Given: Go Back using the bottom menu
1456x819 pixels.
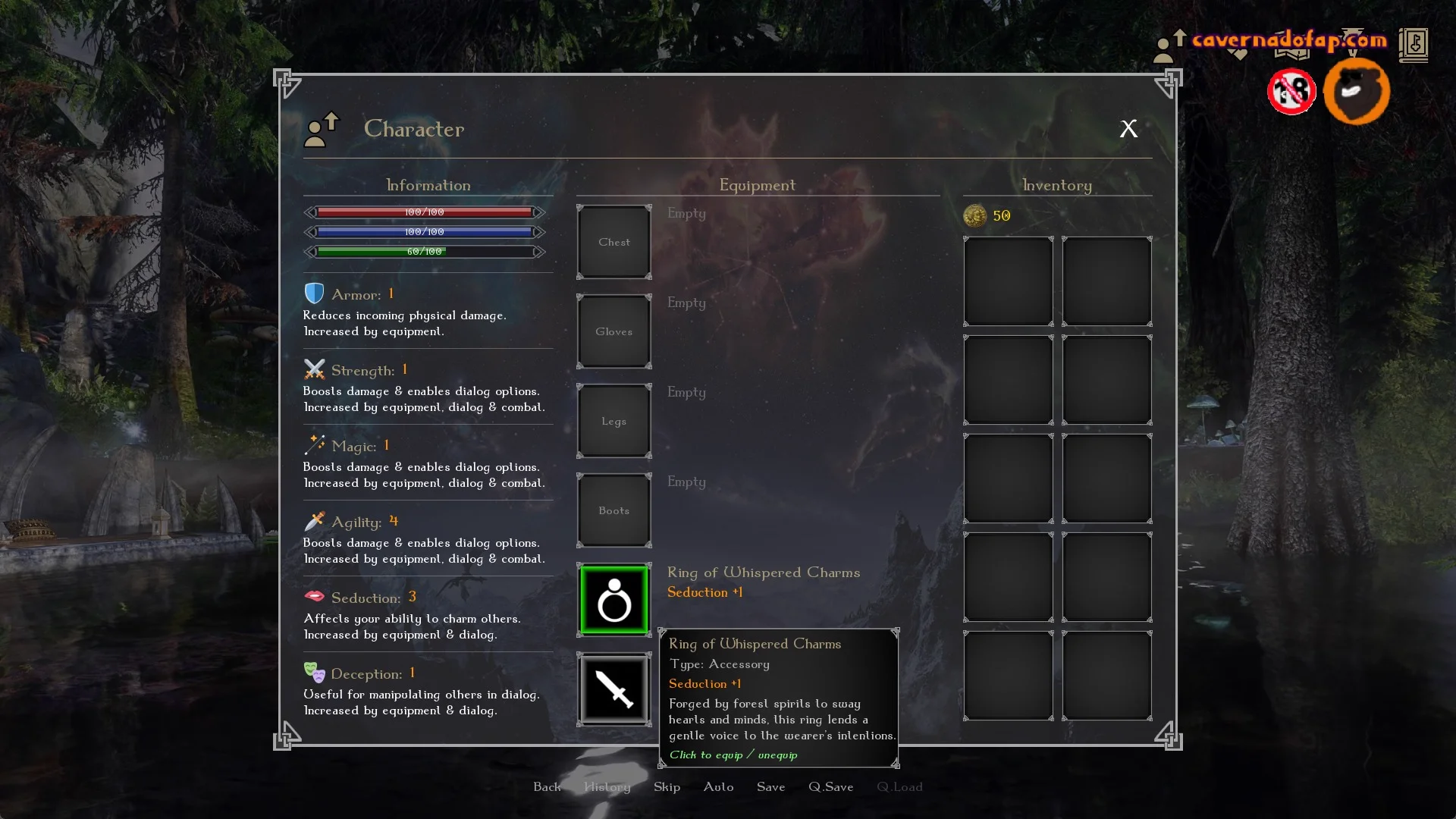Looking at the screenshot, I should point(547,787).
